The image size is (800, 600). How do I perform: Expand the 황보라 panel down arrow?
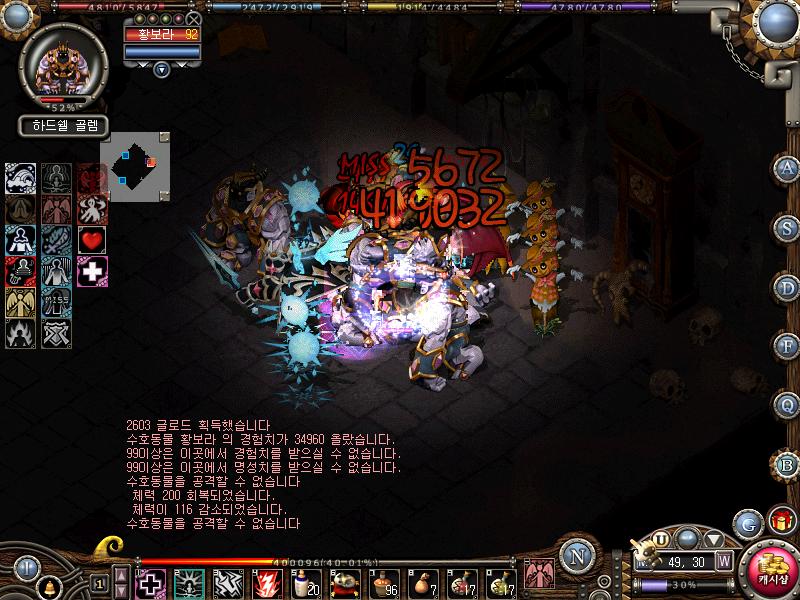[x=162, y=69]
